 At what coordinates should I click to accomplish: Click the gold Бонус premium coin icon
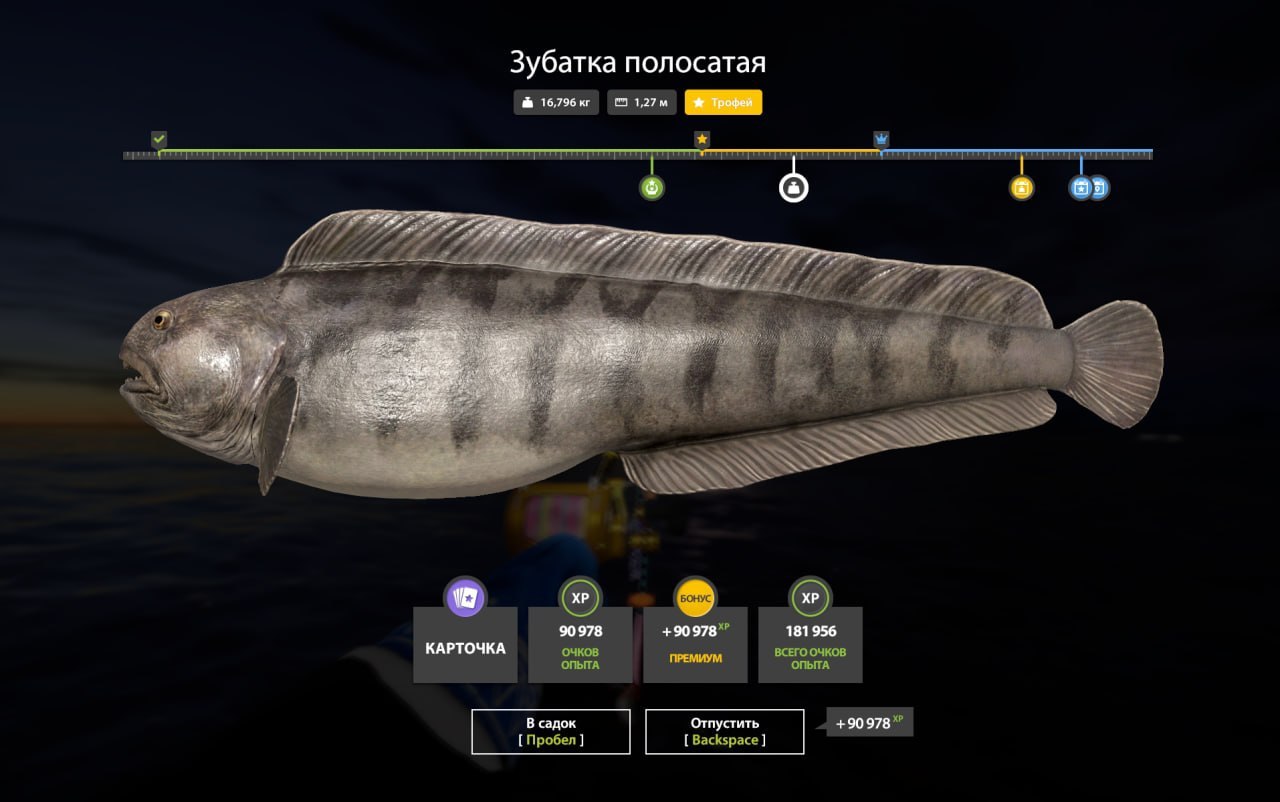click(695, 597)
